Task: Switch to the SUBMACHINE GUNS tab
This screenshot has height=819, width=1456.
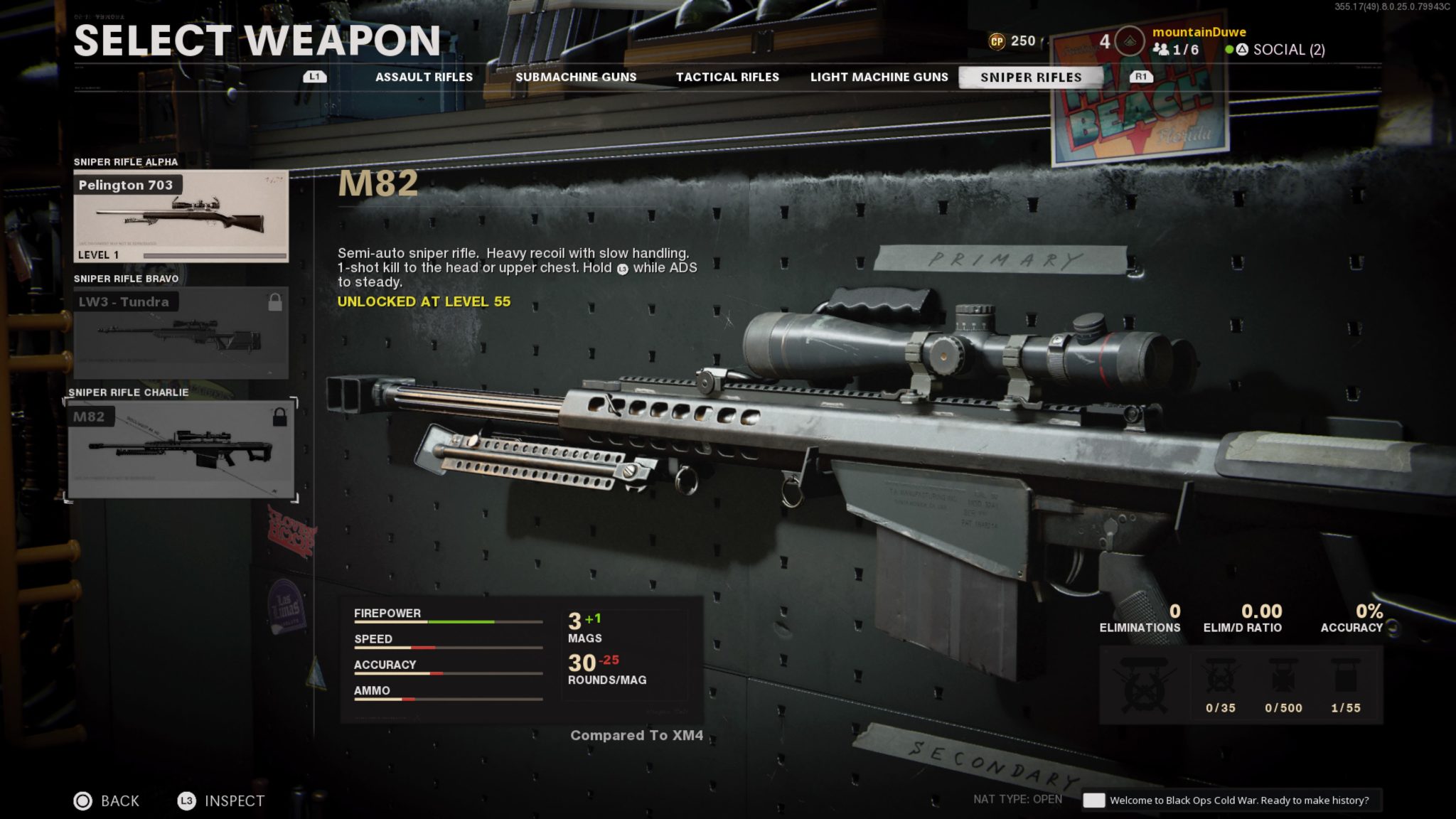Action: coord(577,77)
